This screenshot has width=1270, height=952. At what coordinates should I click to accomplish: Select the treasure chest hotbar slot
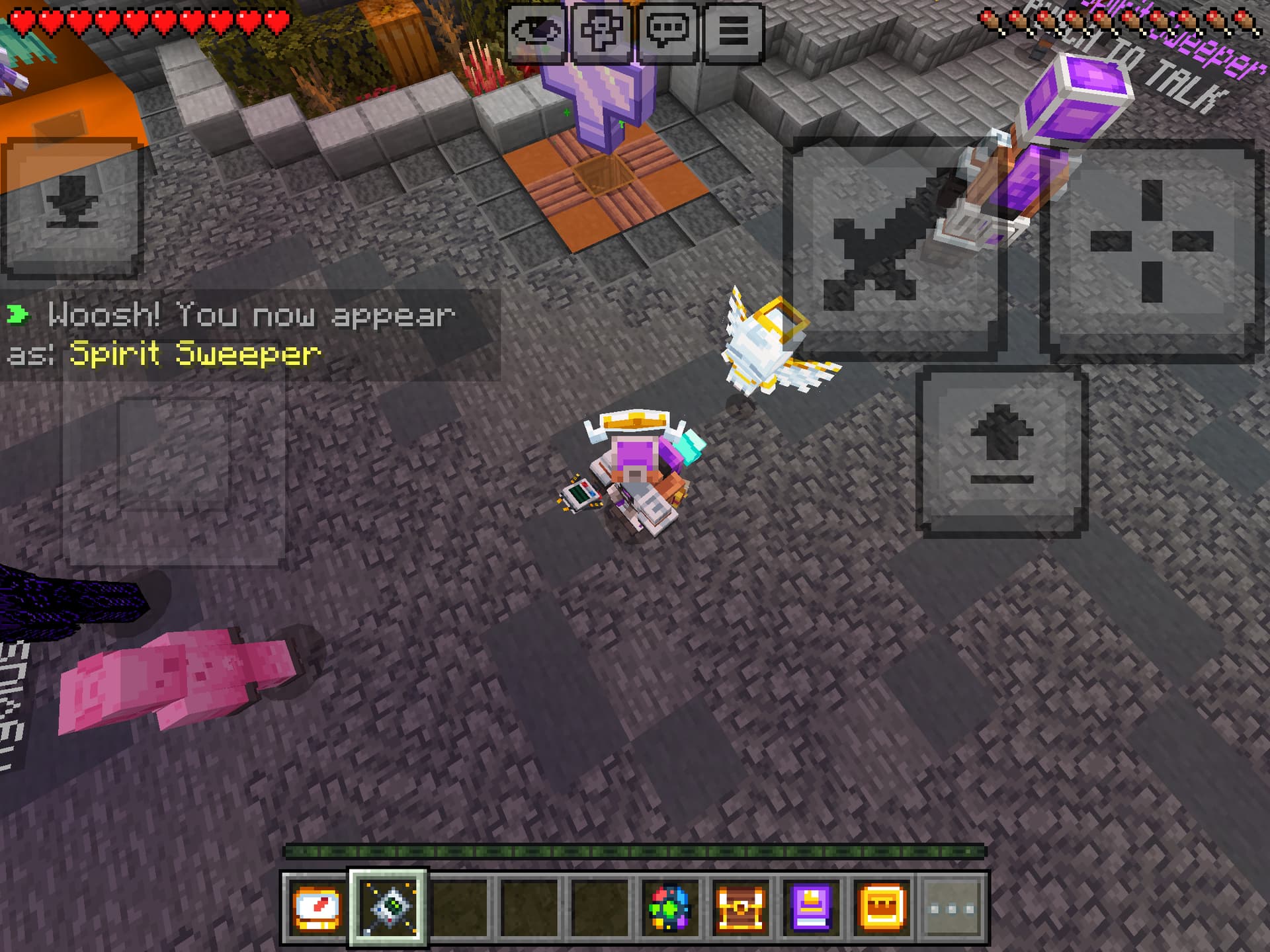pyautogui.click(x=741, y=908)
